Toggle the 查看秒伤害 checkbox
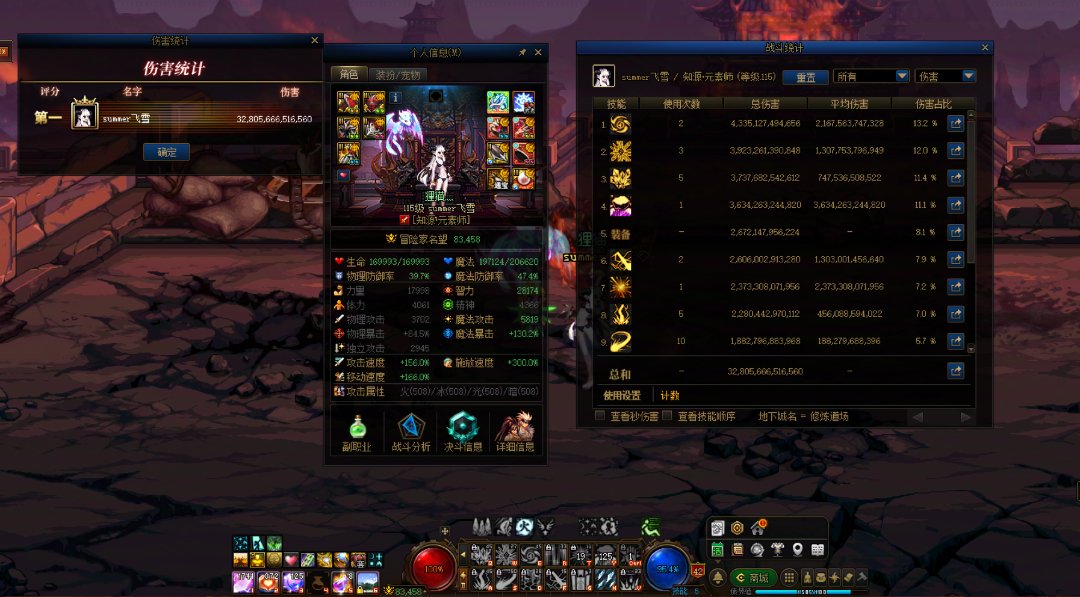 (x=600, y=416)
